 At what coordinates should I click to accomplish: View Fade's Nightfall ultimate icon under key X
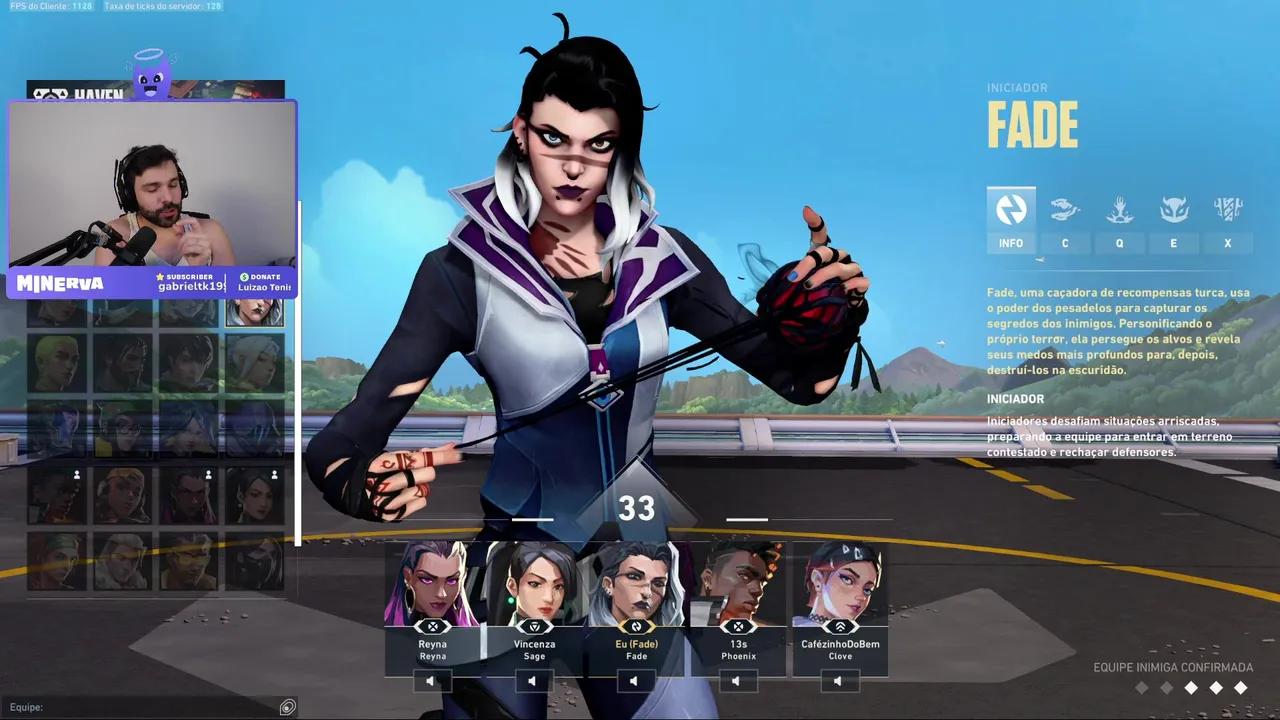coord(1227,210)
